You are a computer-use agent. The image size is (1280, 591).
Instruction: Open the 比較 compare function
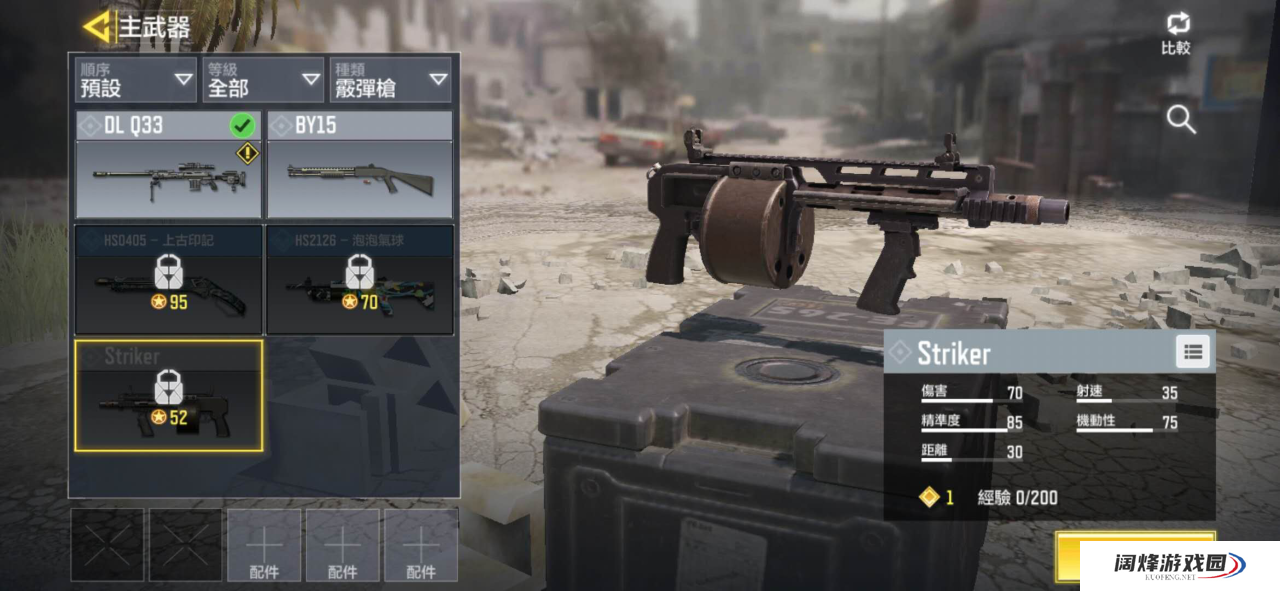click(1176, 33)
